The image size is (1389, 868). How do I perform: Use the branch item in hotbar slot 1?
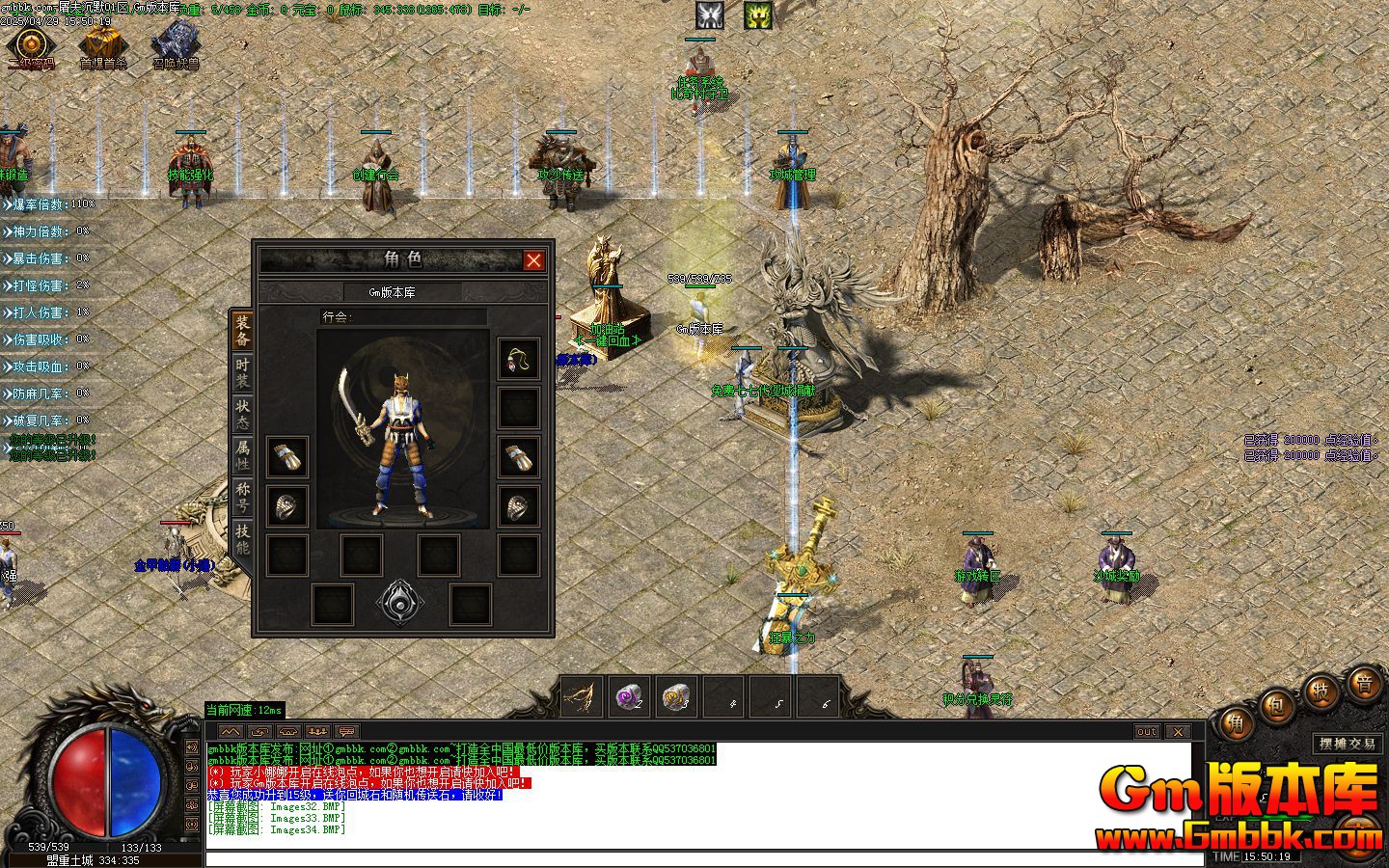[x=582, y=696]
